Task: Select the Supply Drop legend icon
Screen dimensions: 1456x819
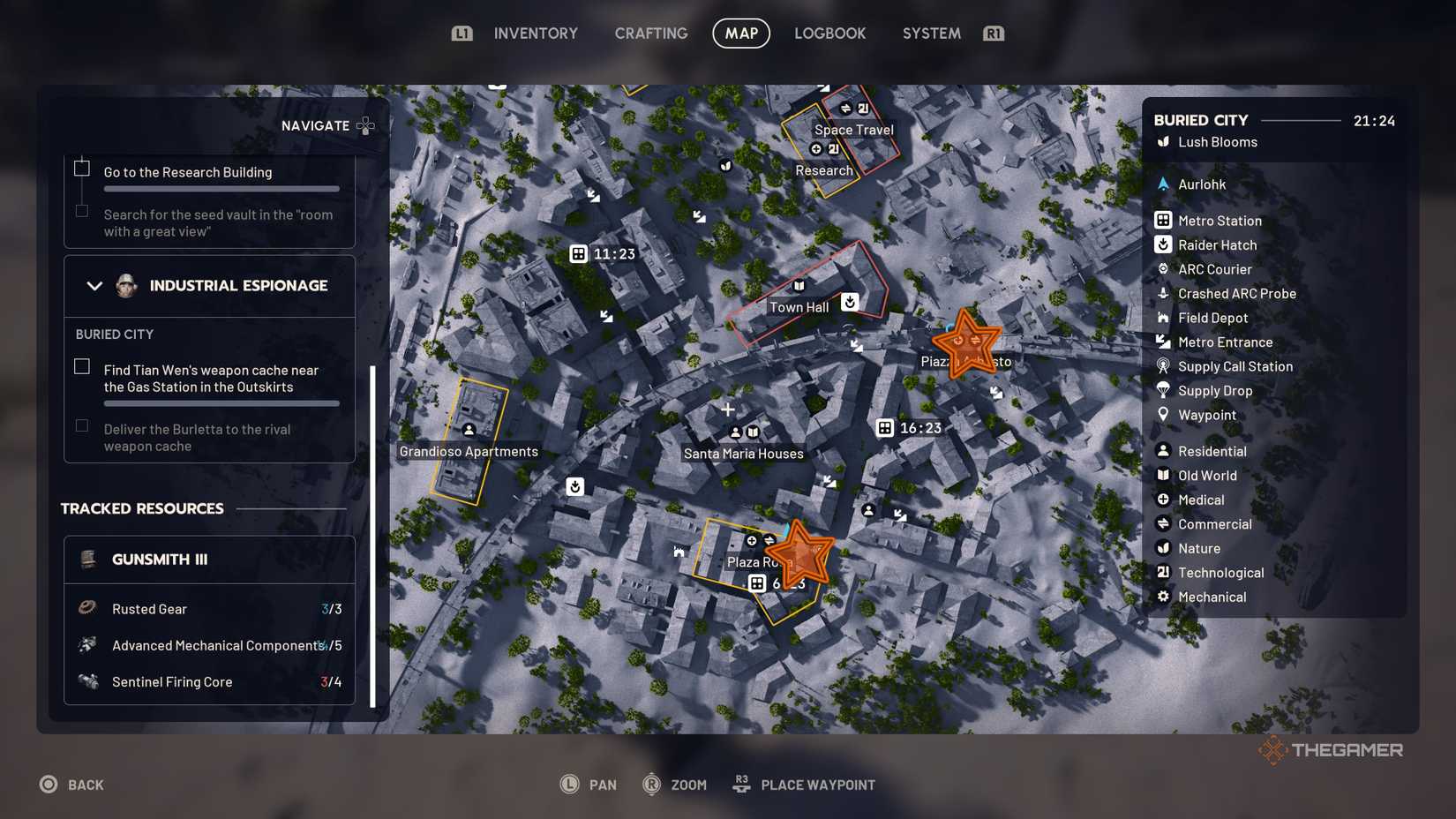Action: click(1163, 390)
